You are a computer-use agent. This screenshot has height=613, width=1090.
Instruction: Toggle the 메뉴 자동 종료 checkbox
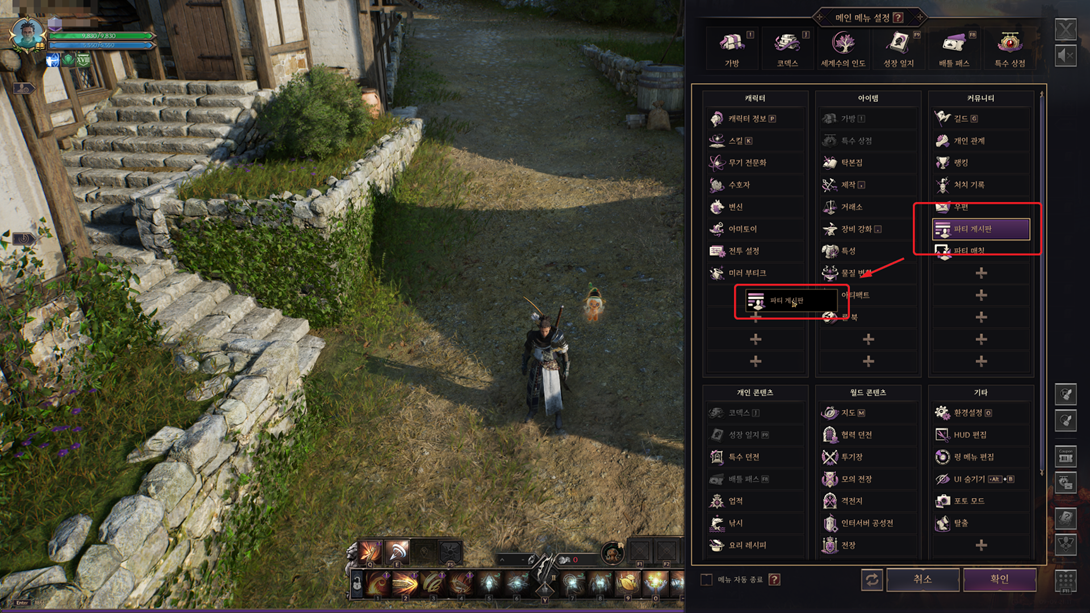tap(706, 580)
